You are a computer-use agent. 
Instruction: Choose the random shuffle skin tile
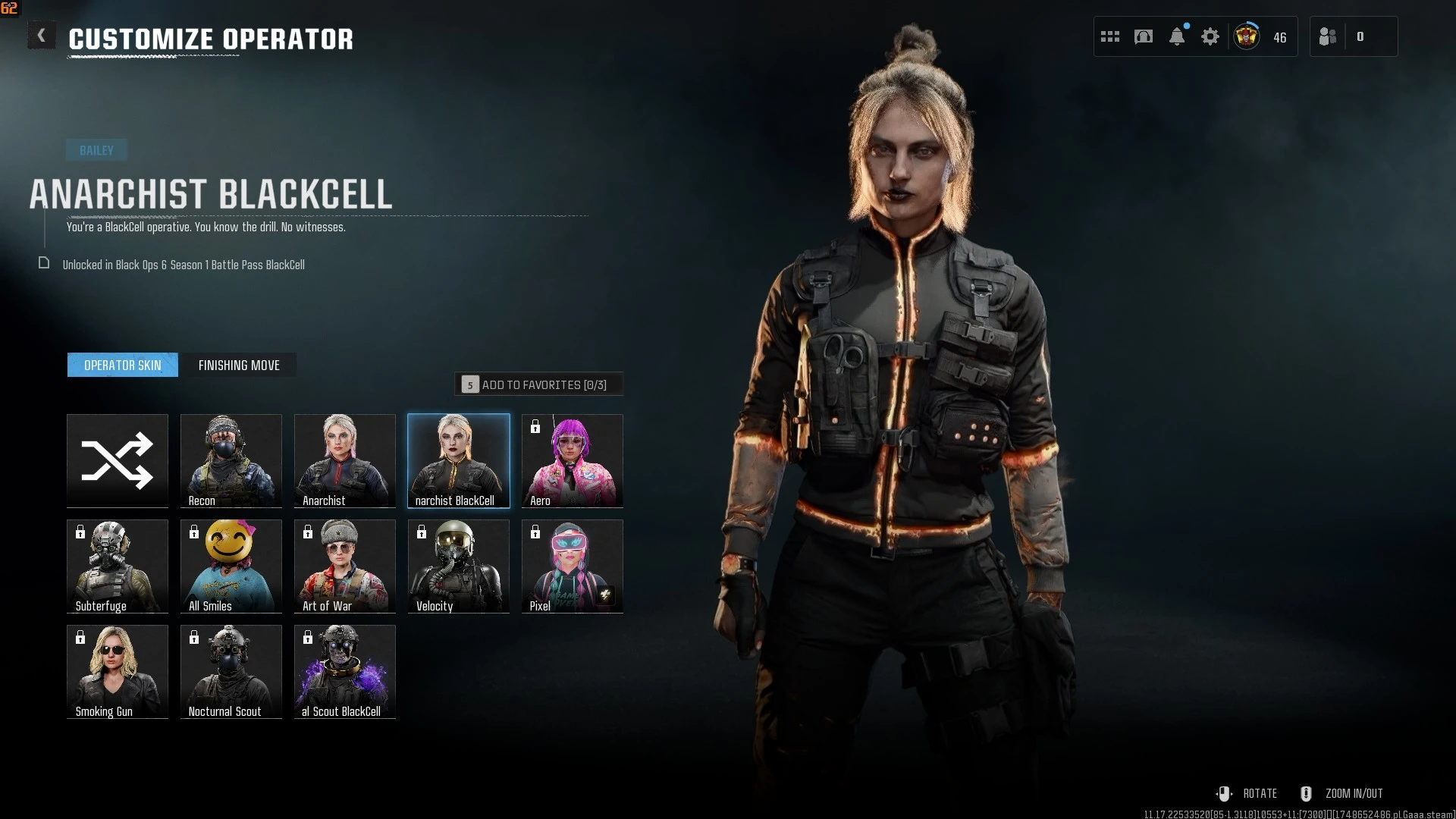click(x=118, y=460)
